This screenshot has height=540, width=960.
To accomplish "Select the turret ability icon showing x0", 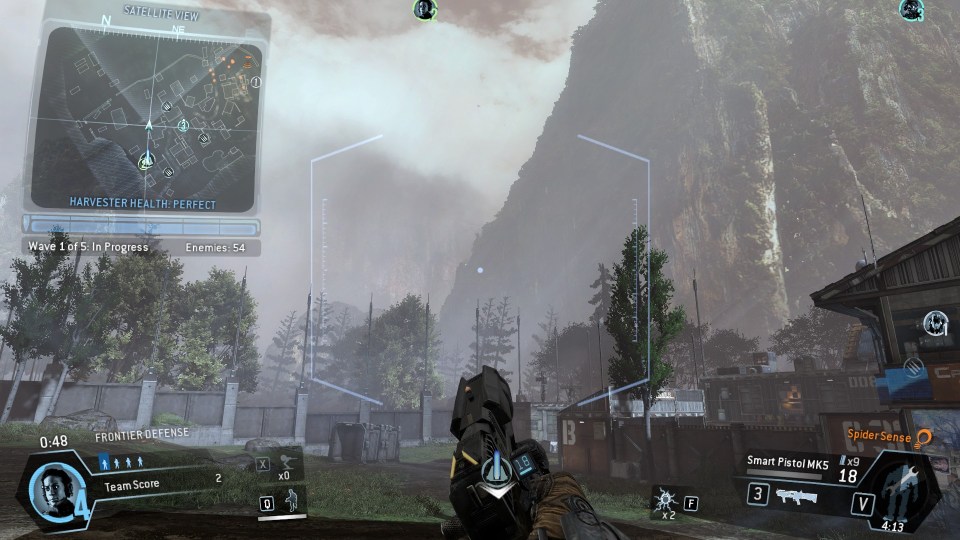I will [x=287, y=462].
